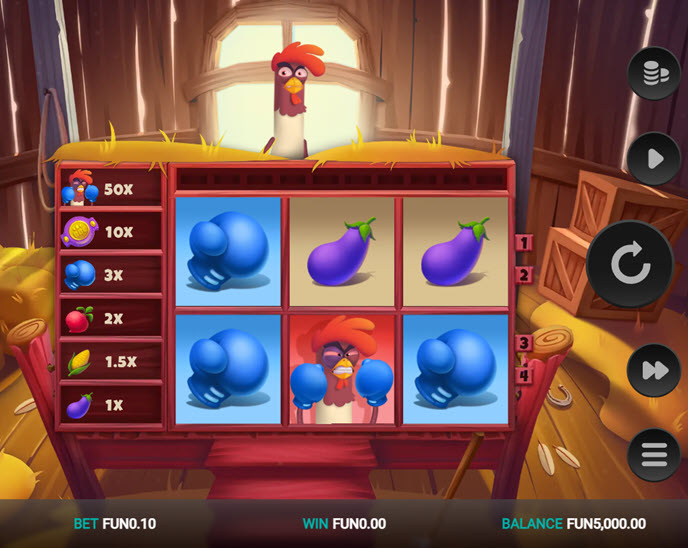The image size is (688, 548).
Task: Open the bet coins stack button
Action: (x=653, y=73)
